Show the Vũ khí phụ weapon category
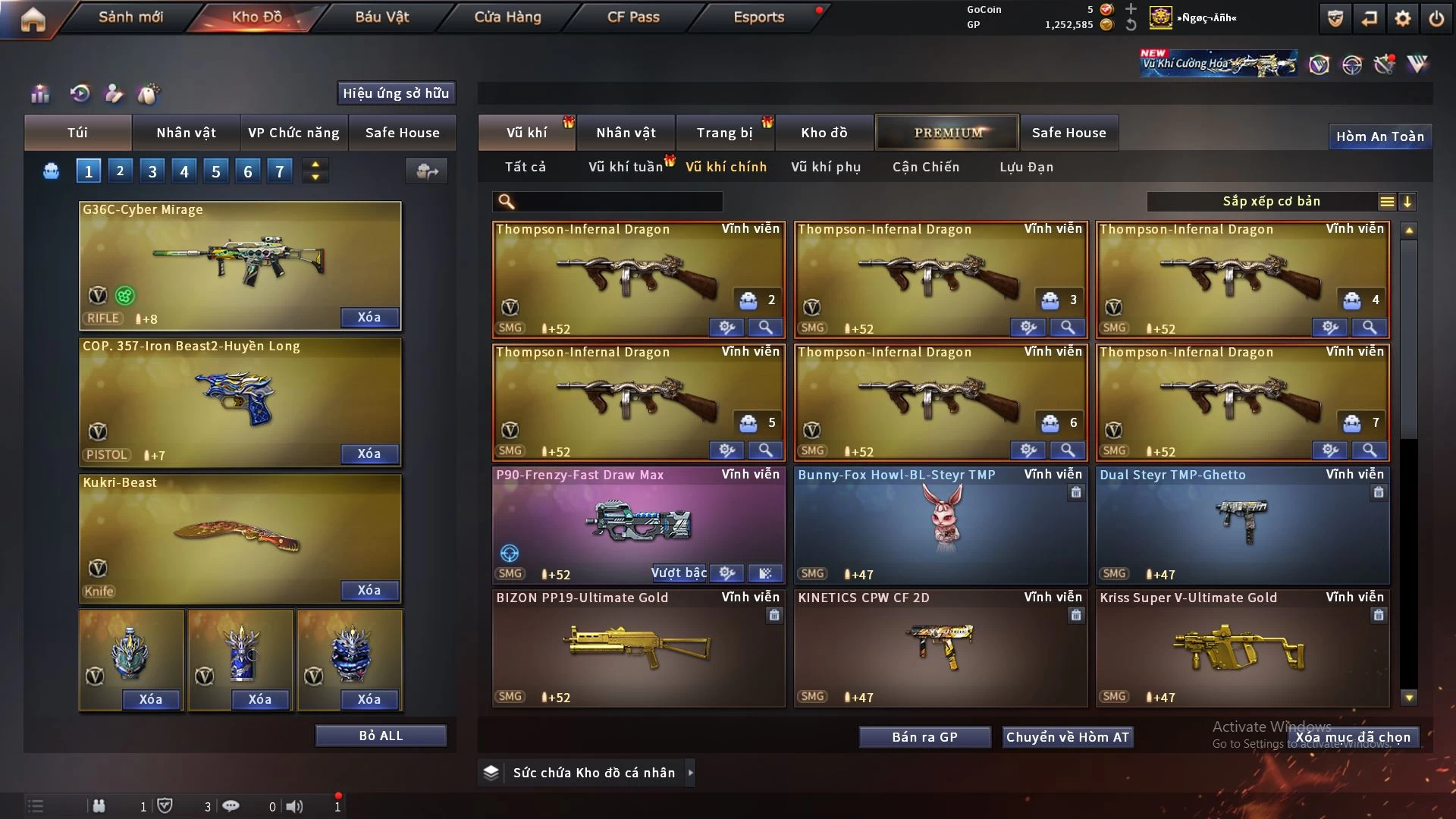This screenshot has width=1456, height=819. pos(826,167)
